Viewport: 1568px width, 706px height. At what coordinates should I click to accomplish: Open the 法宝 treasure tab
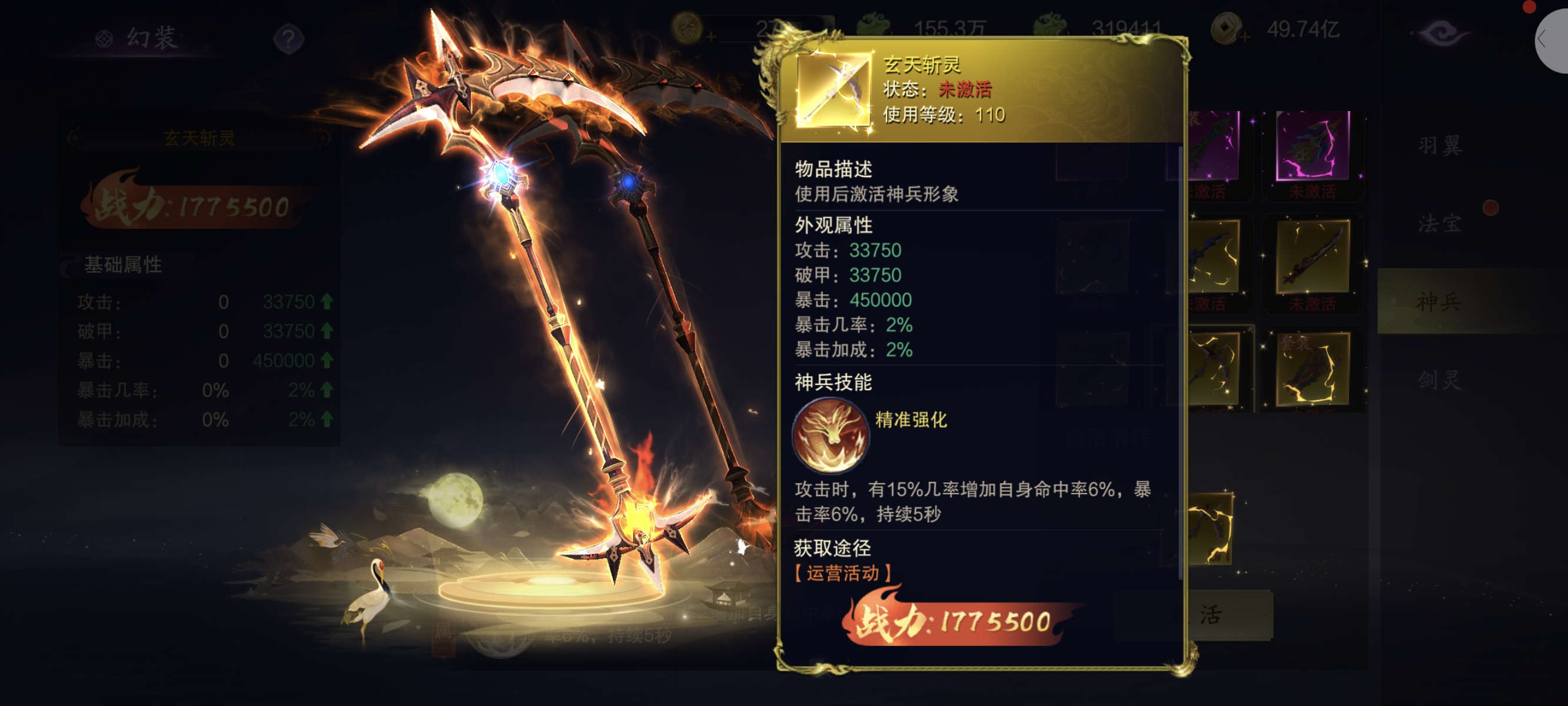(x=1439, y=224)
